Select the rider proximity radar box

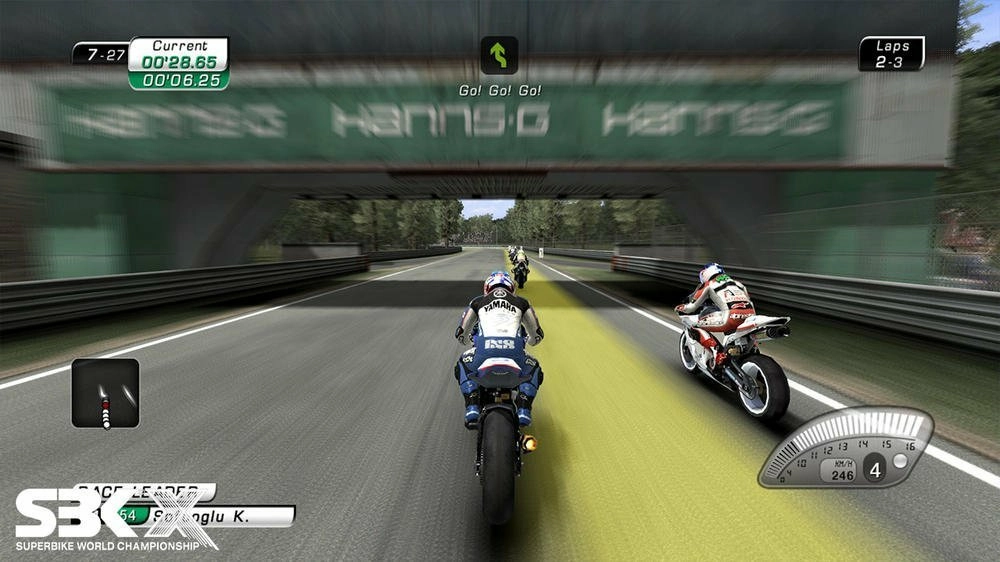105,393
